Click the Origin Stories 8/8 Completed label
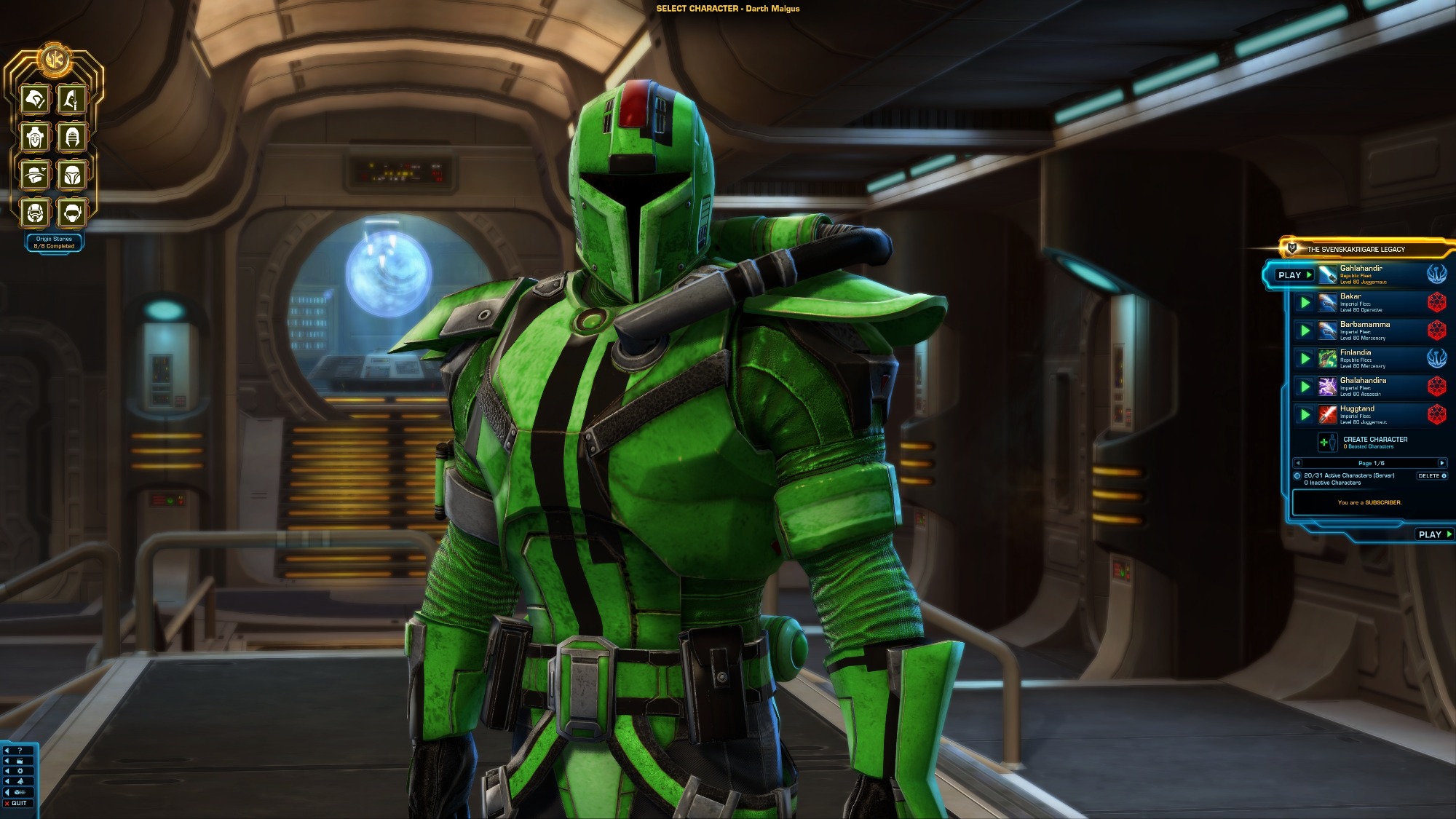Viewport: 1456px width, 819px height. pos(54,242)
